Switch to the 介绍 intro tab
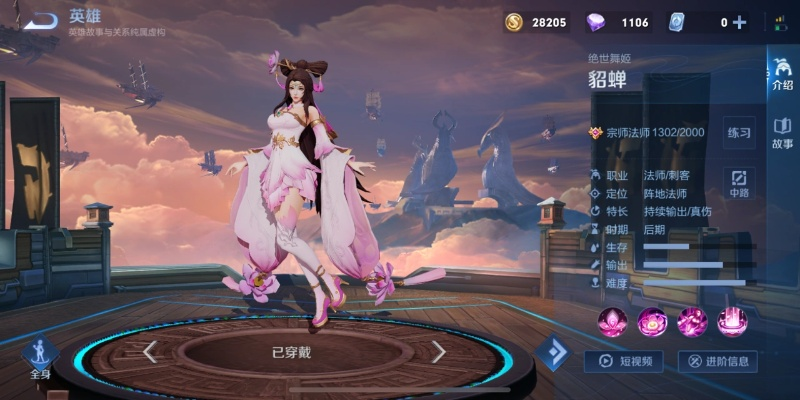Viewport: 800px width, 400px height. point(782,74)
